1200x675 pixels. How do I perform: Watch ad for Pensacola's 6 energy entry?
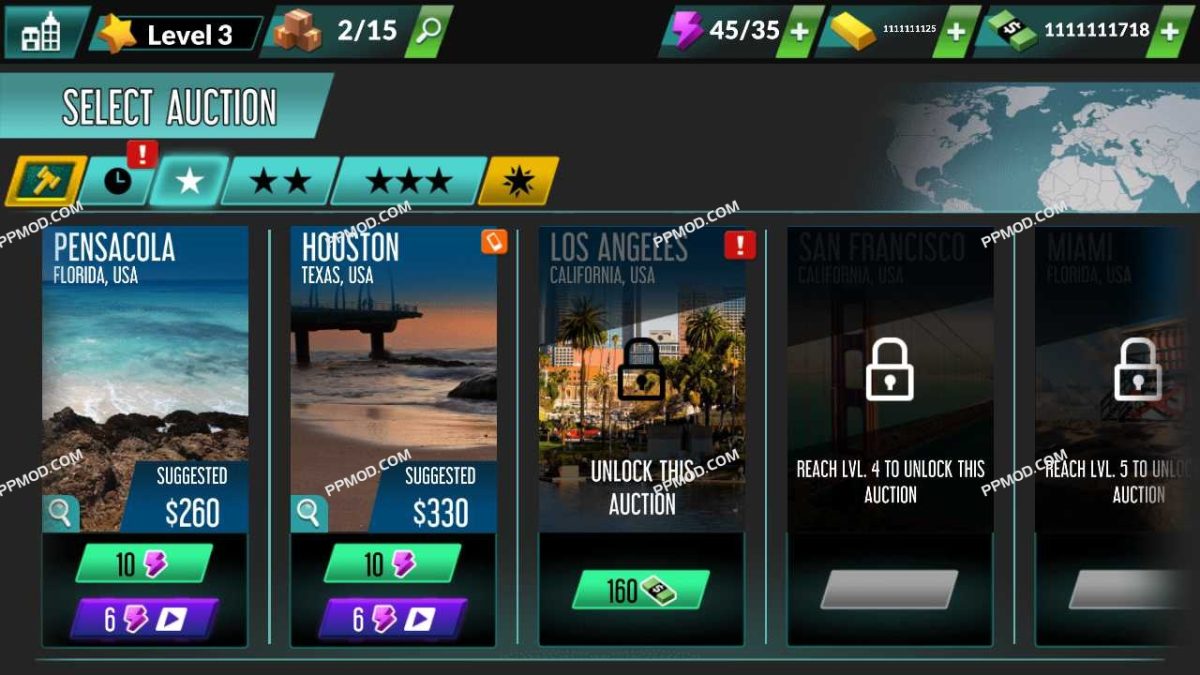[143, 619]
